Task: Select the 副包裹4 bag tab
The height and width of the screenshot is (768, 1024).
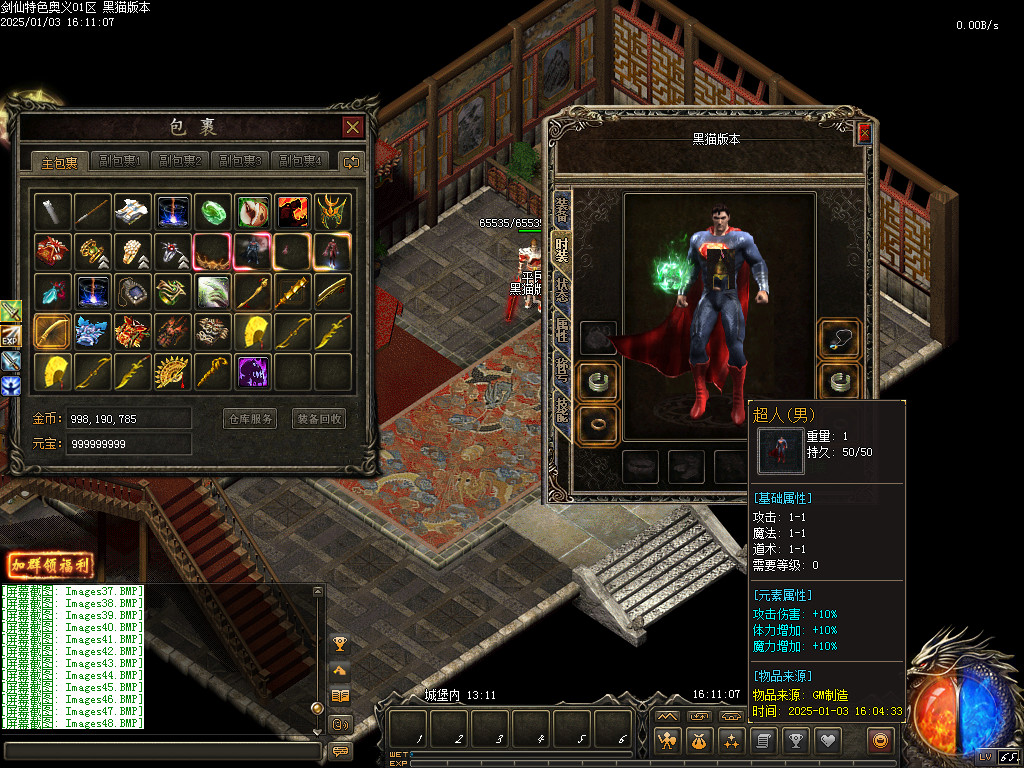Action: [x=301, y=161]
